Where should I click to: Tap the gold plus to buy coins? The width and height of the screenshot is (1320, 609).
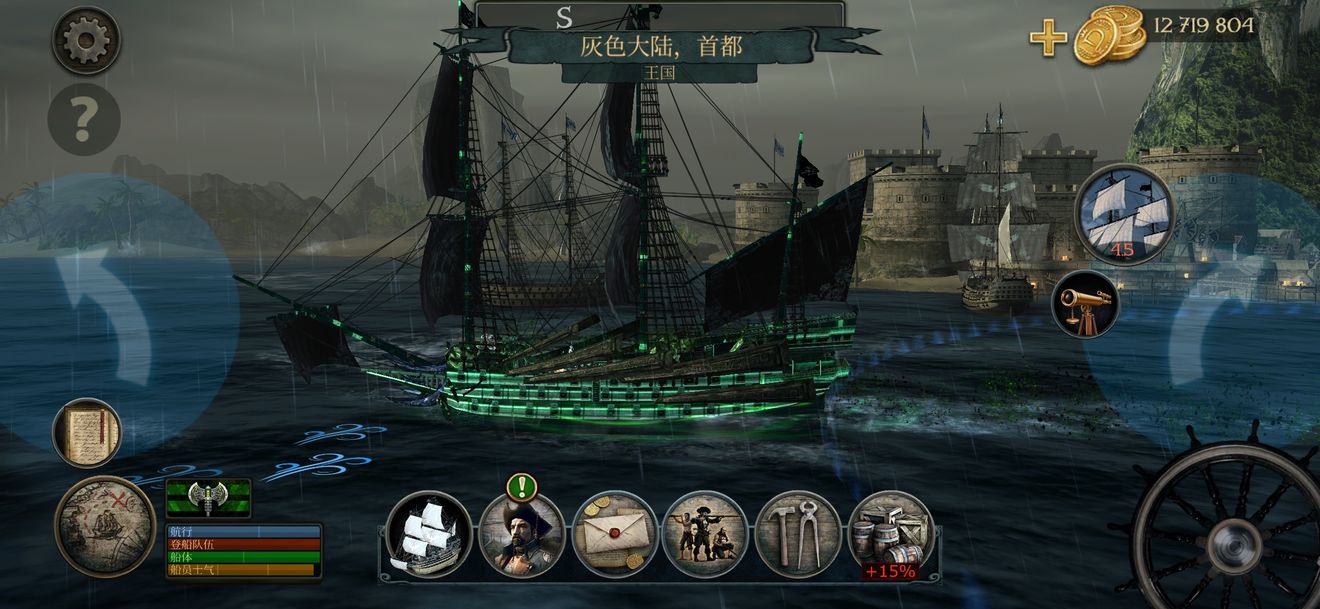tap(1048, 38)
